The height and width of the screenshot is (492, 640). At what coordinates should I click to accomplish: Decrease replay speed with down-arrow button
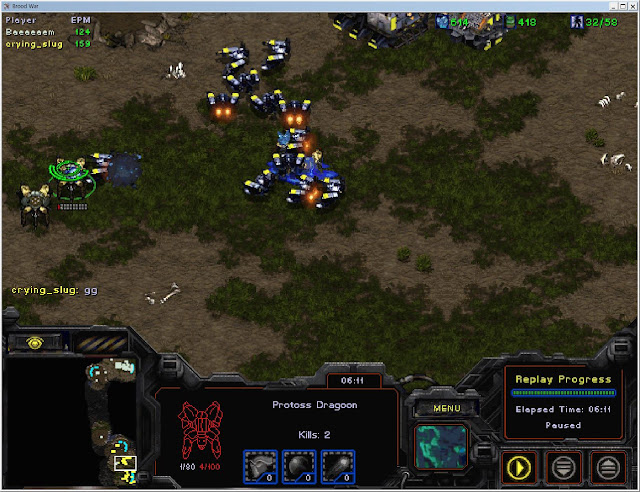point(564,465)
